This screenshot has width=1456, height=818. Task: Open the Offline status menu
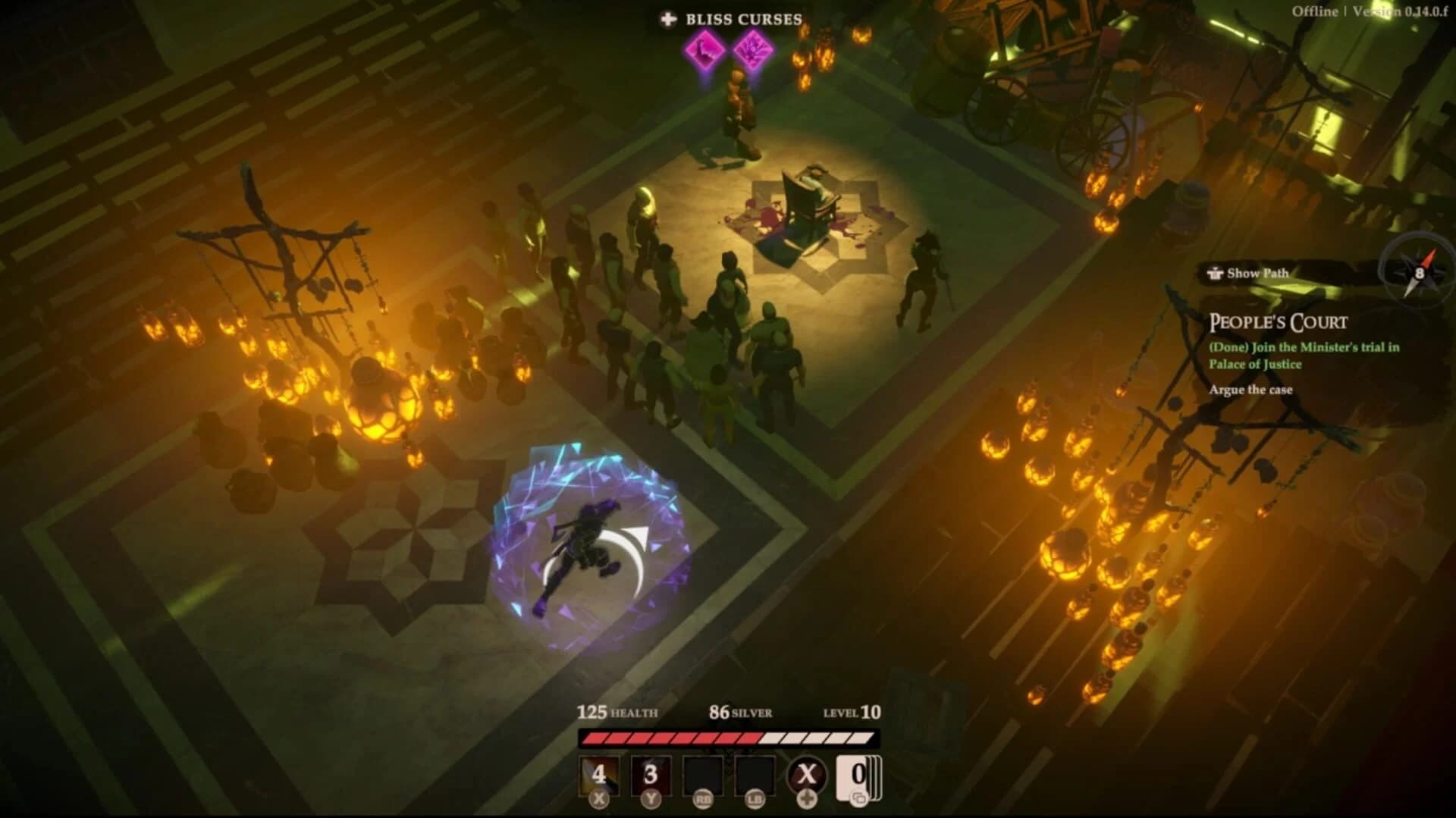click(x=1317, y=11)
